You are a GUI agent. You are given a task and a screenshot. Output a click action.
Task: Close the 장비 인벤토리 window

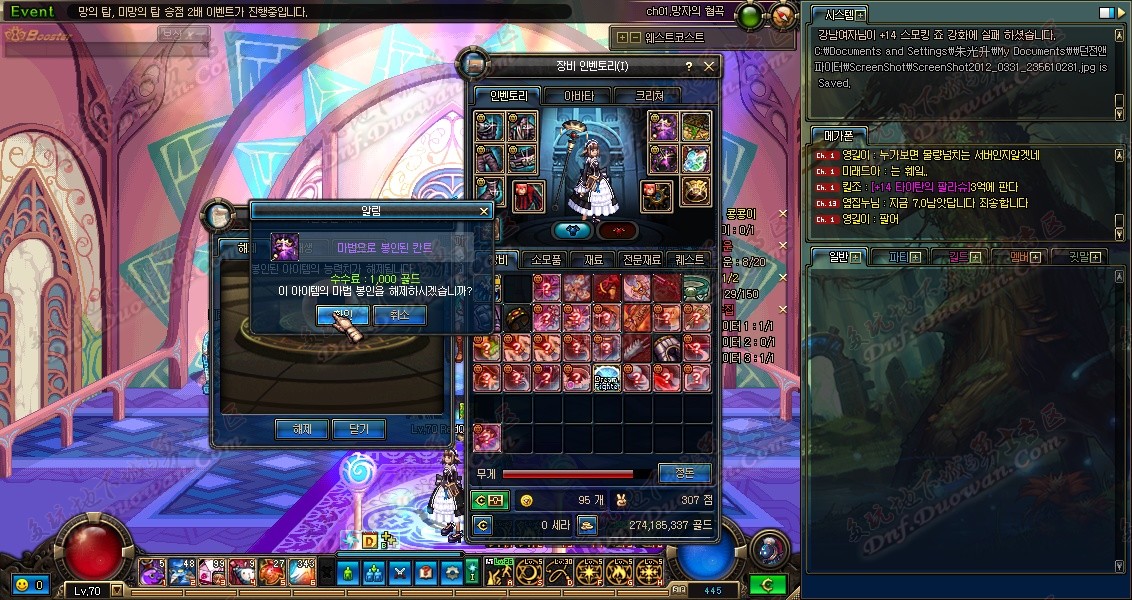tap(710, 67)
